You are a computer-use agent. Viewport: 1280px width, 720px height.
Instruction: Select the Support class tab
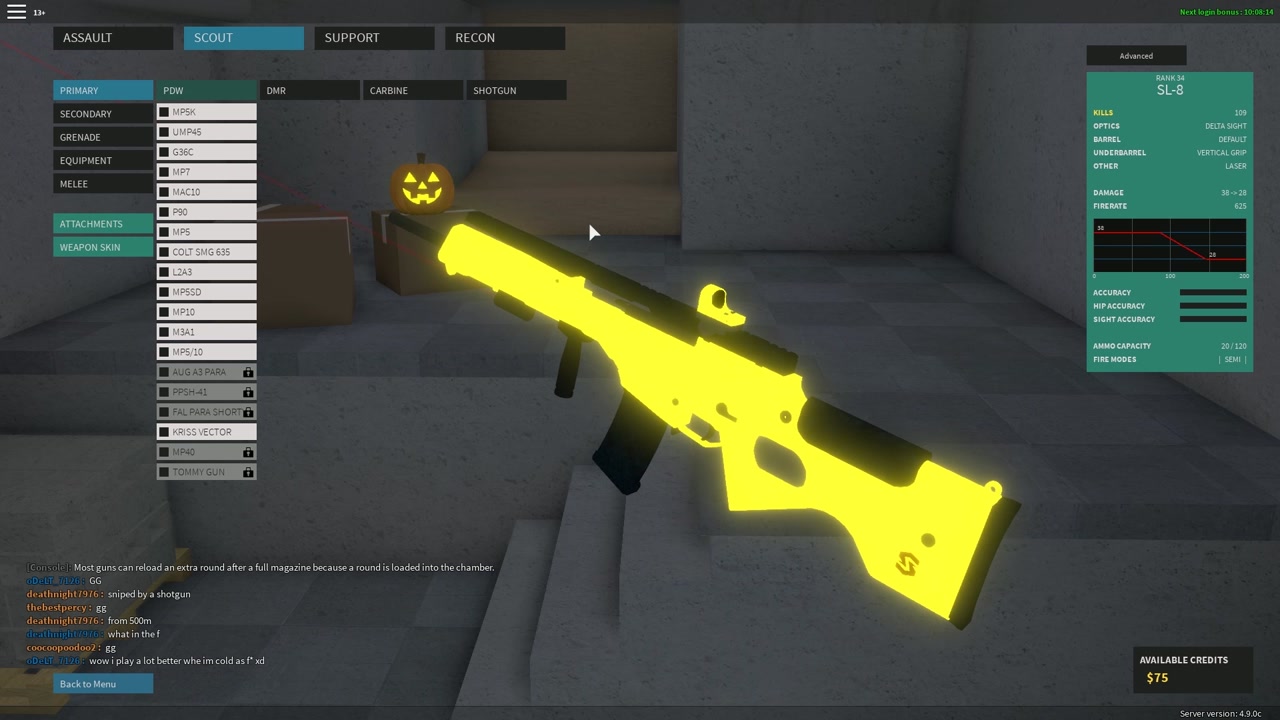coord(374,38)
